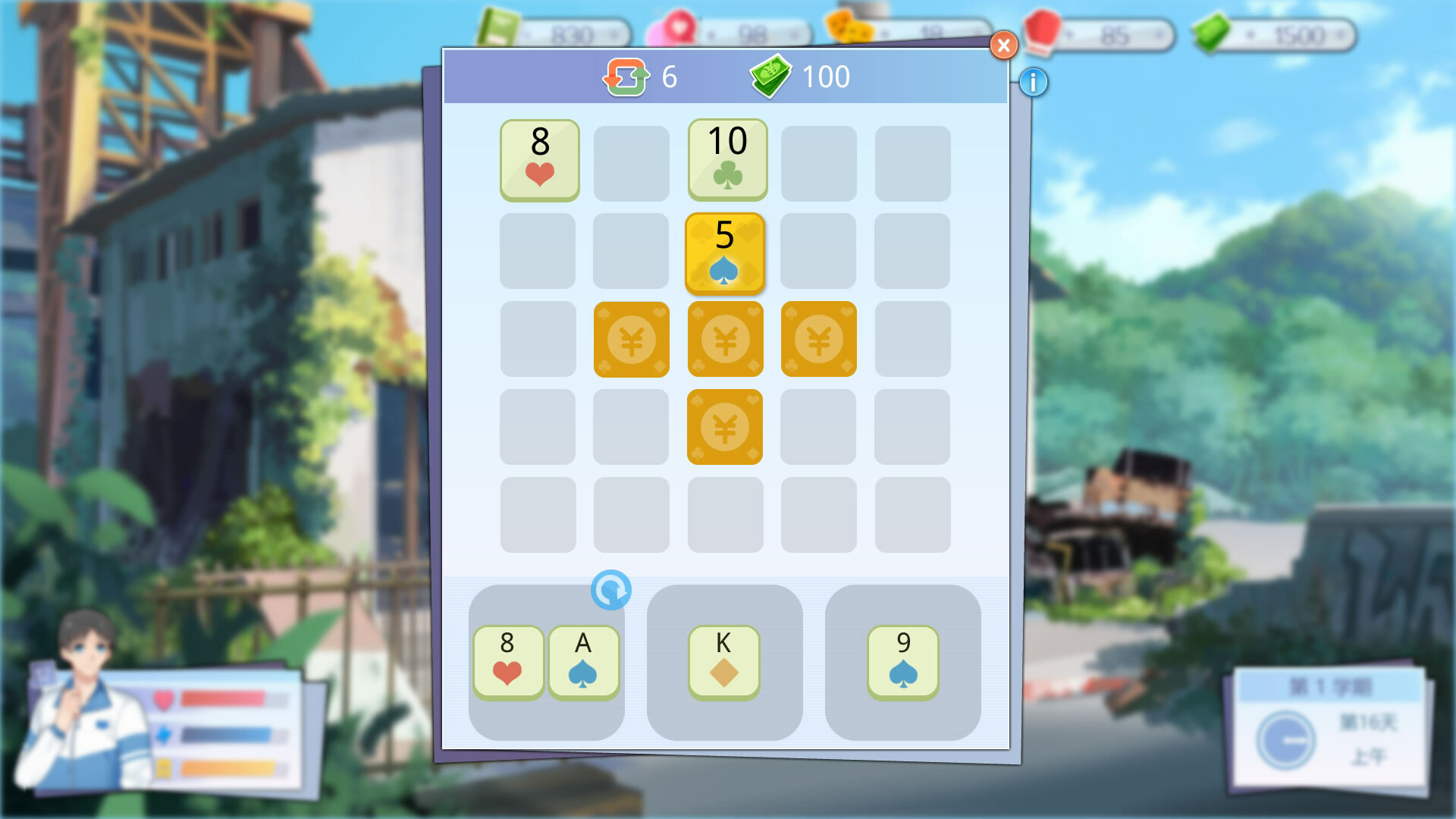This screenshot has width=1456, height=819.
Task: Open the info button beside the puzzle board
Action: (1032, 83)
